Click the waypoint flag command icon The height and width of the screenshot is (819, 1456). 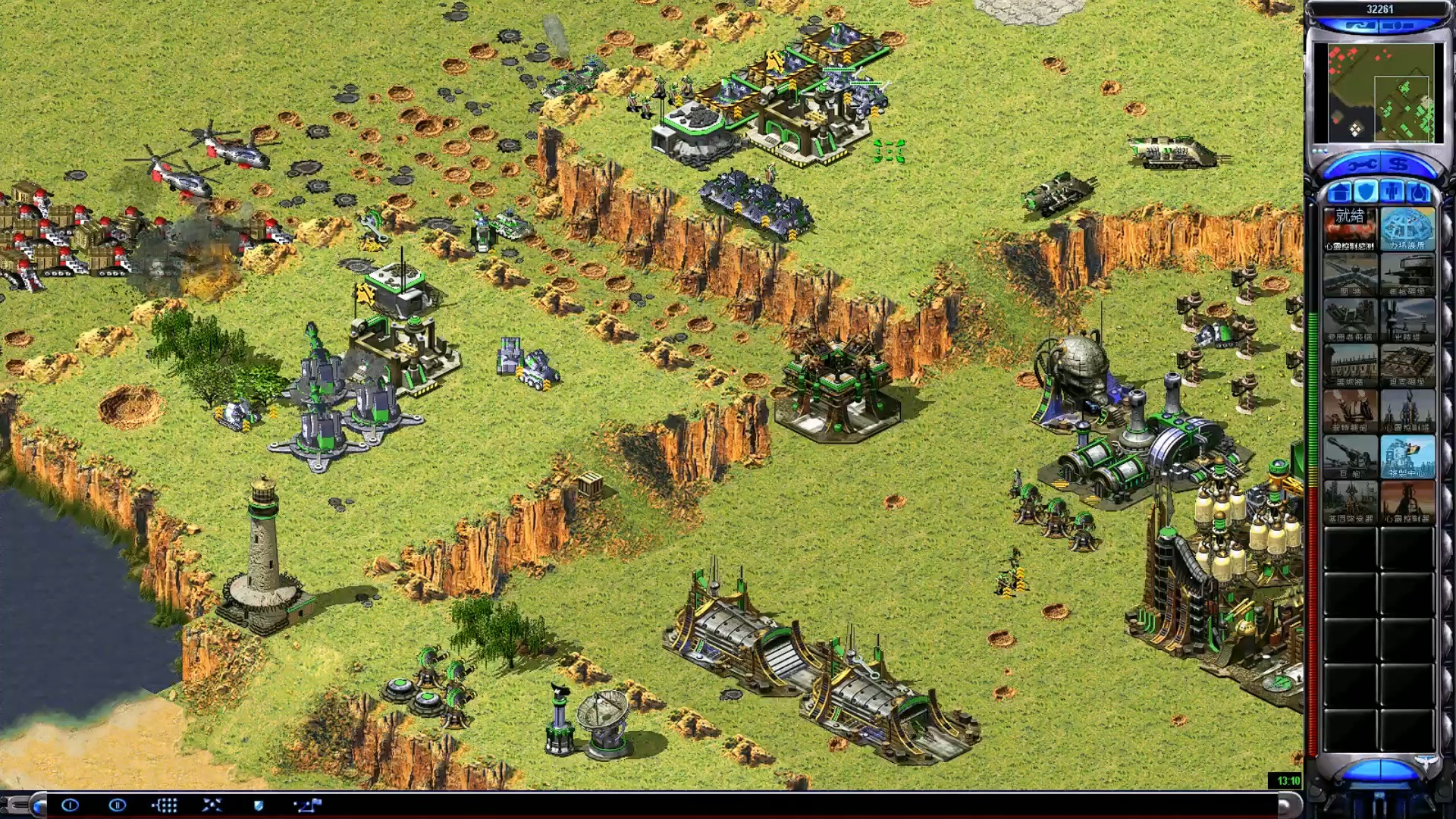tap(308, 805)
